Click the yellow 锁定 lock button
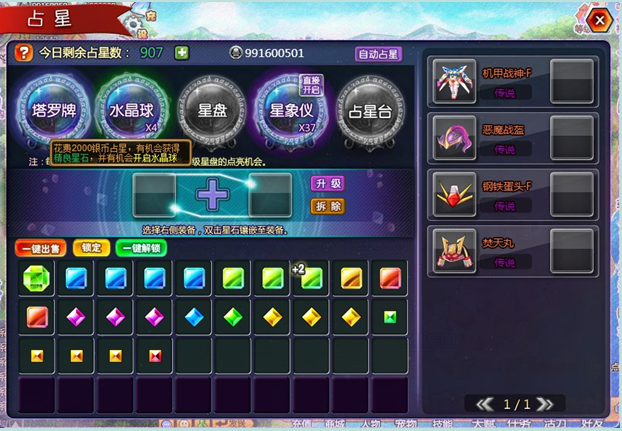This screenshot has height=431, width=622. point(91,248)
